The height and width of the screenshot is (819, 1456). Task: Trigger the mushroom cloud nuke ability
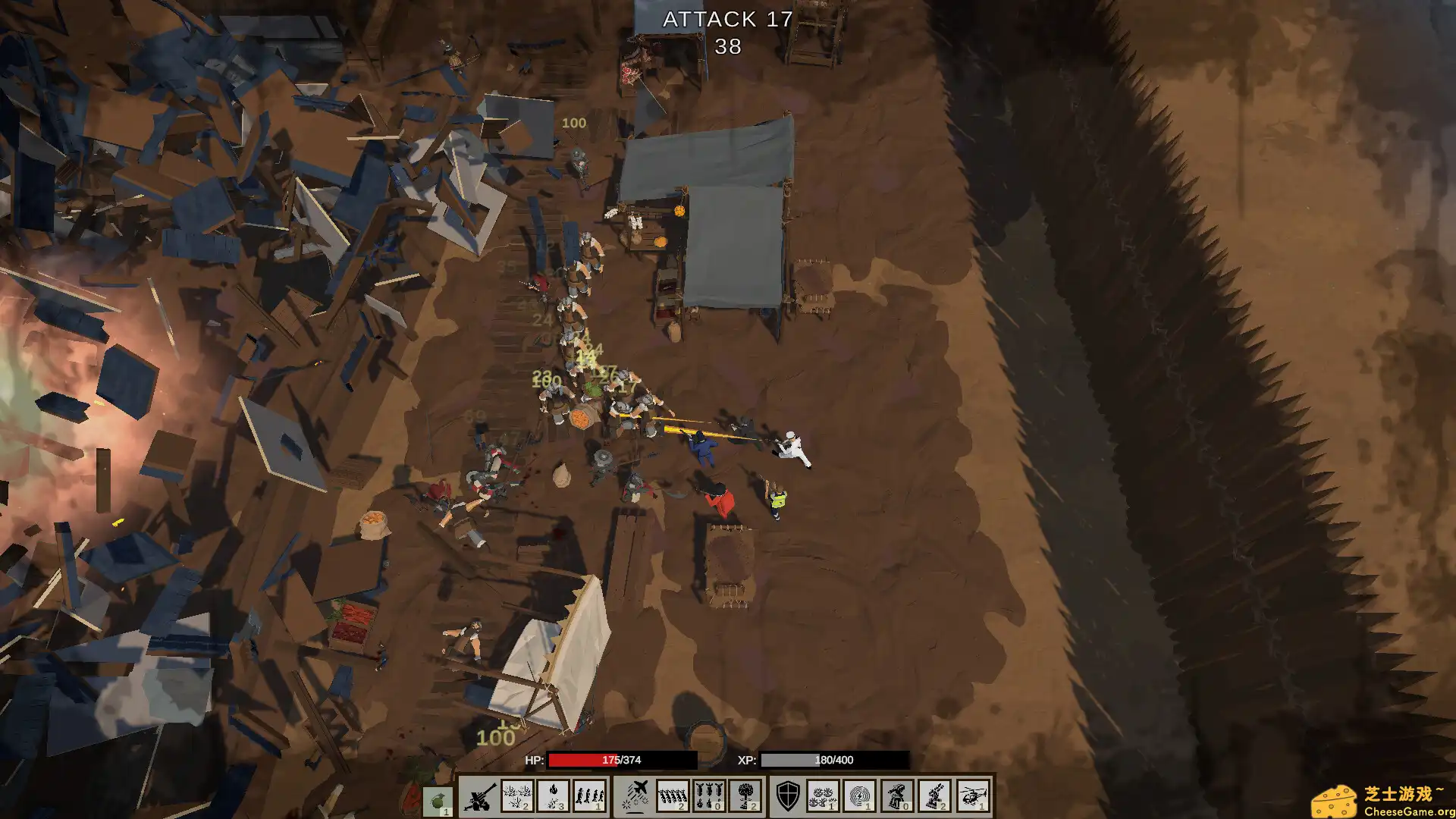click(x=745, y=796)
